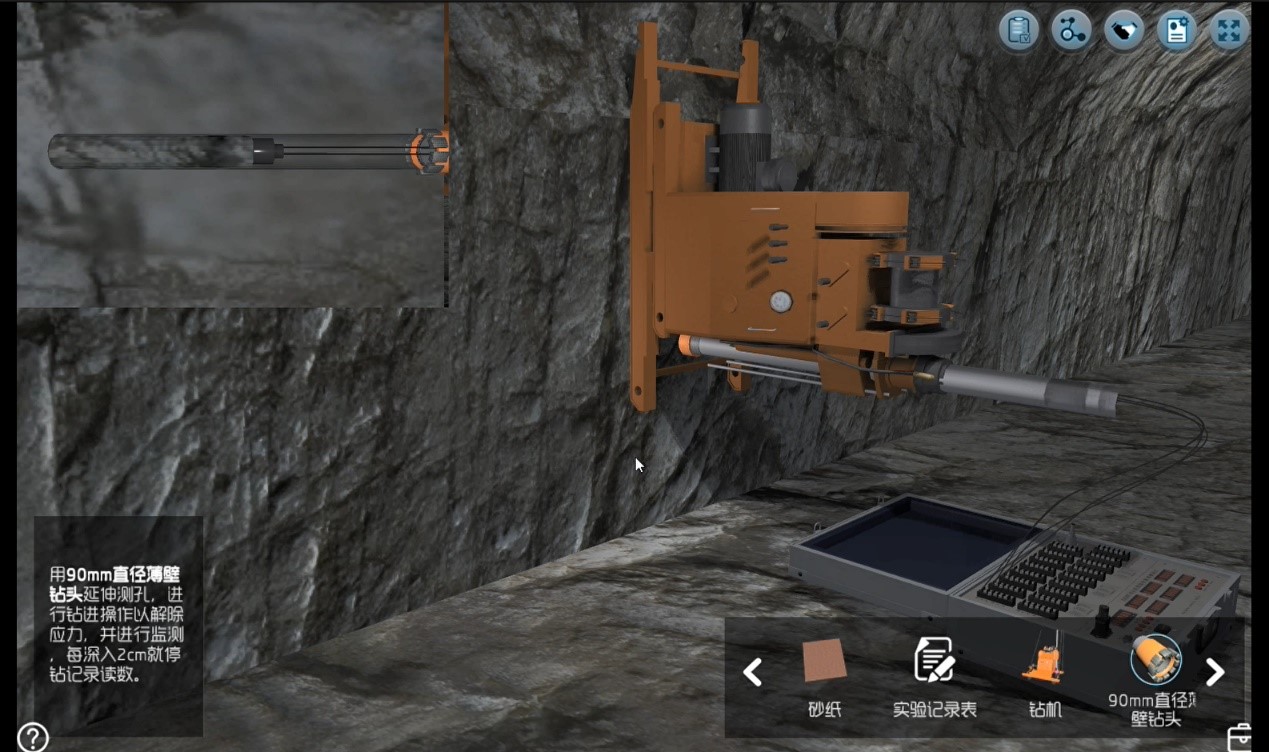Open the help question mark button
The image size is (1269, 752).
click(x=32, y=737)
